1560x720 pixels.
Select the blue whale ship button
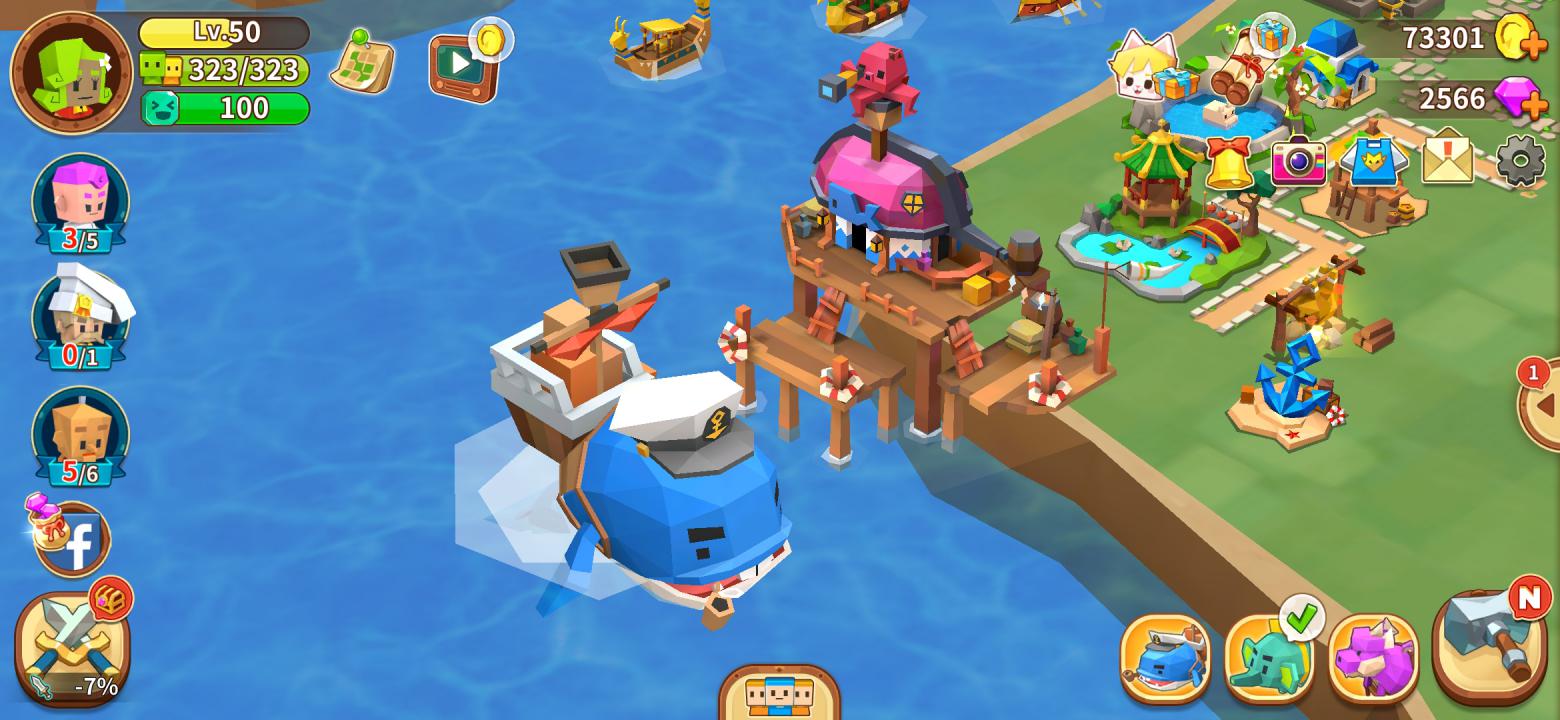click(x=1166, y=658)
